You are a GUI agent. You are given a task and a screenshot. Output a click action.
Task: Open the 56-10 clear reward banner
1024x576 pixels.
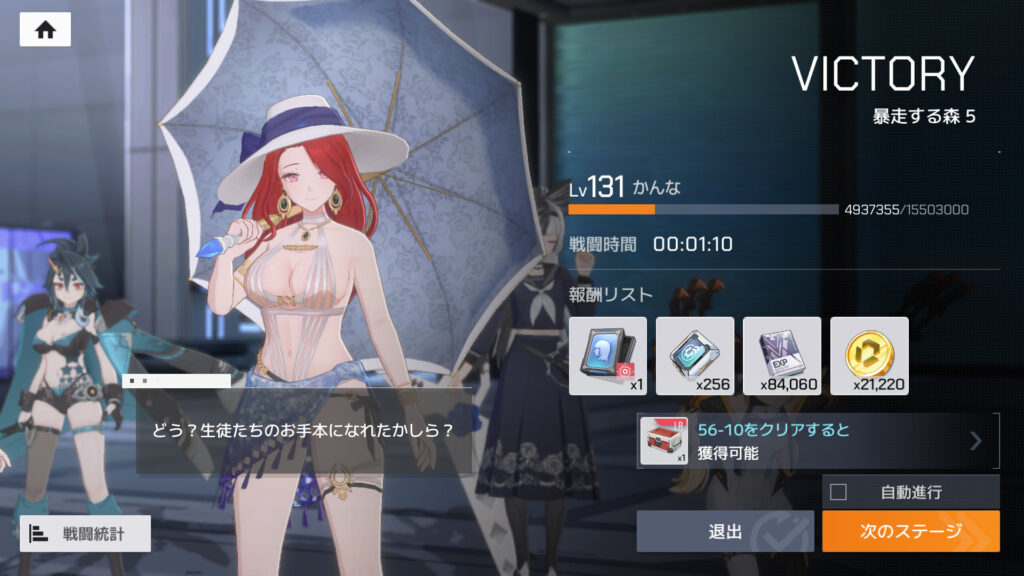tap(818, 441)
